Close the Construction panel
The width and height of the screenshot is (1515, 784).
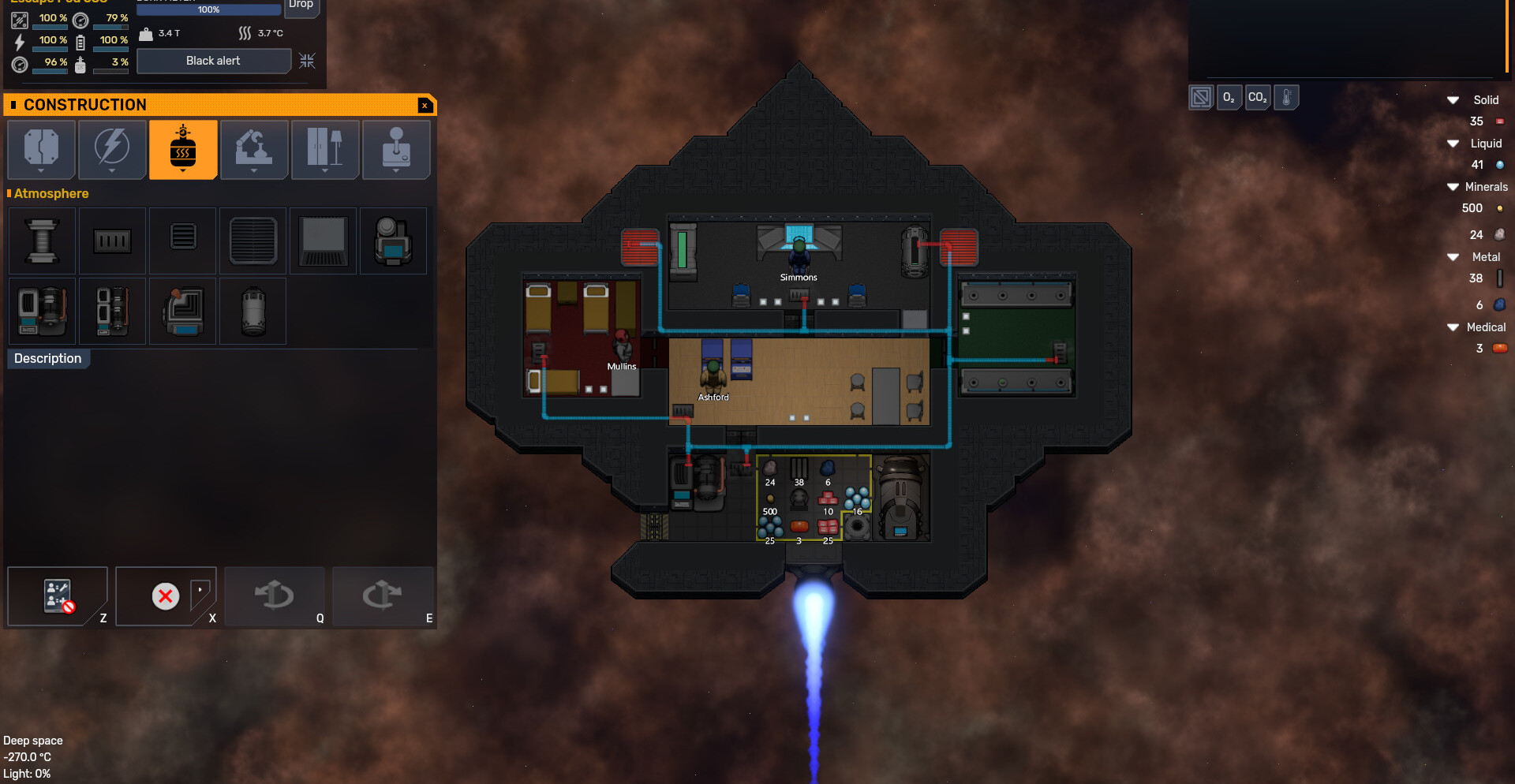[x=425, y=105]
